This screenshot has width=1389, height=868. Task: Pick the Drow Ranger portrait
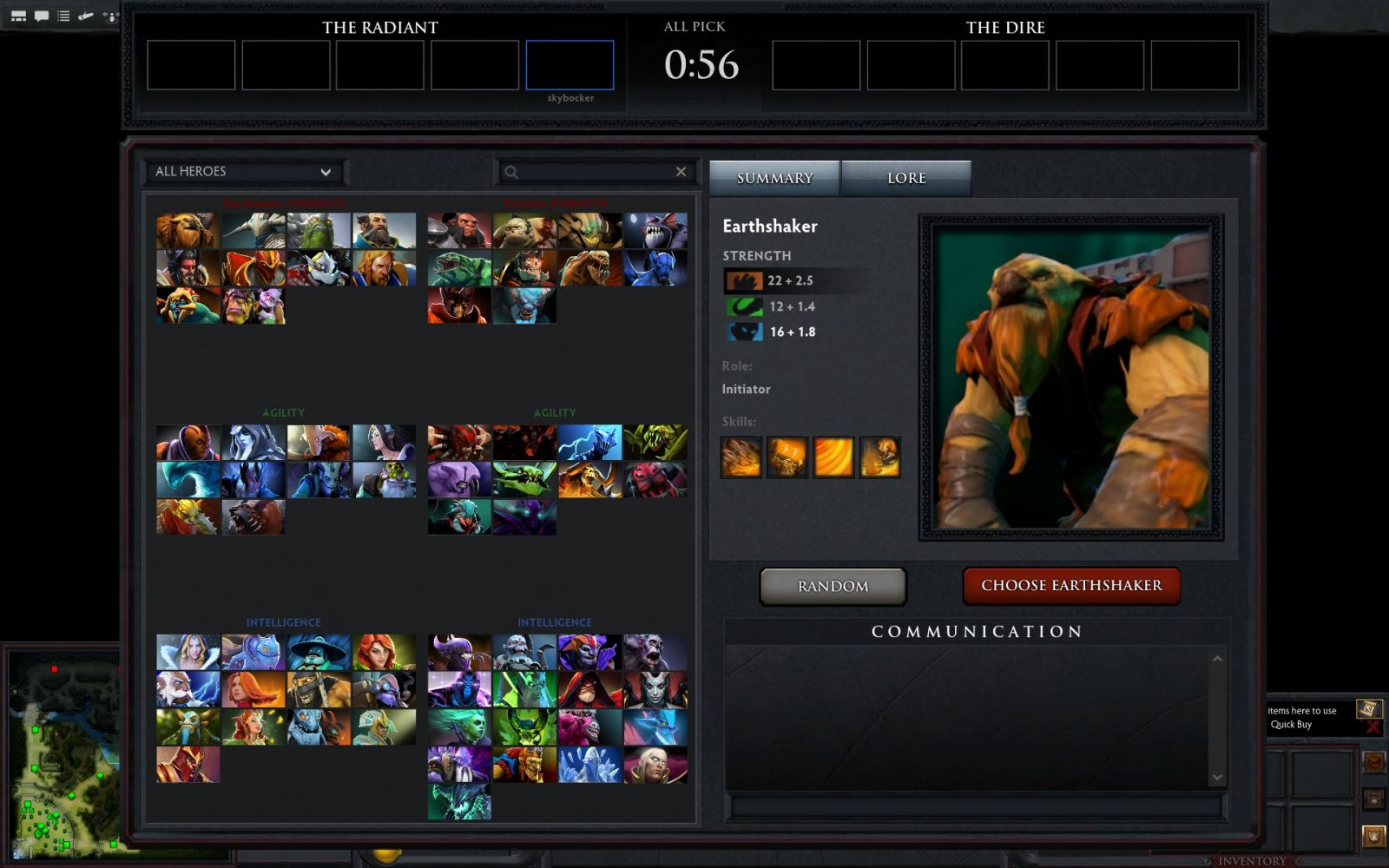(x=253, y=442)
